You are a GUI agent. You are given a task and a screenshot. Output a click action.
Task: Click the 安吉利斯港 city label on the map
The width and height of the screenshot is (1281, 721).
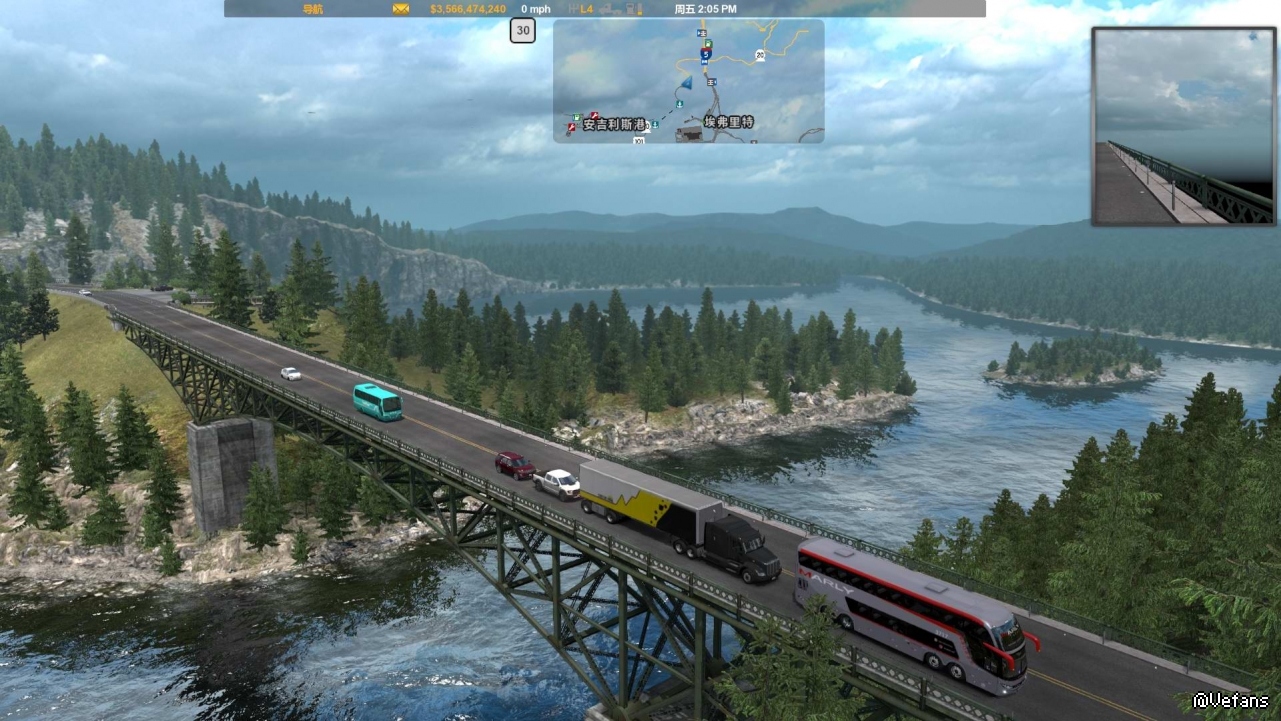(x=614, y=125)
